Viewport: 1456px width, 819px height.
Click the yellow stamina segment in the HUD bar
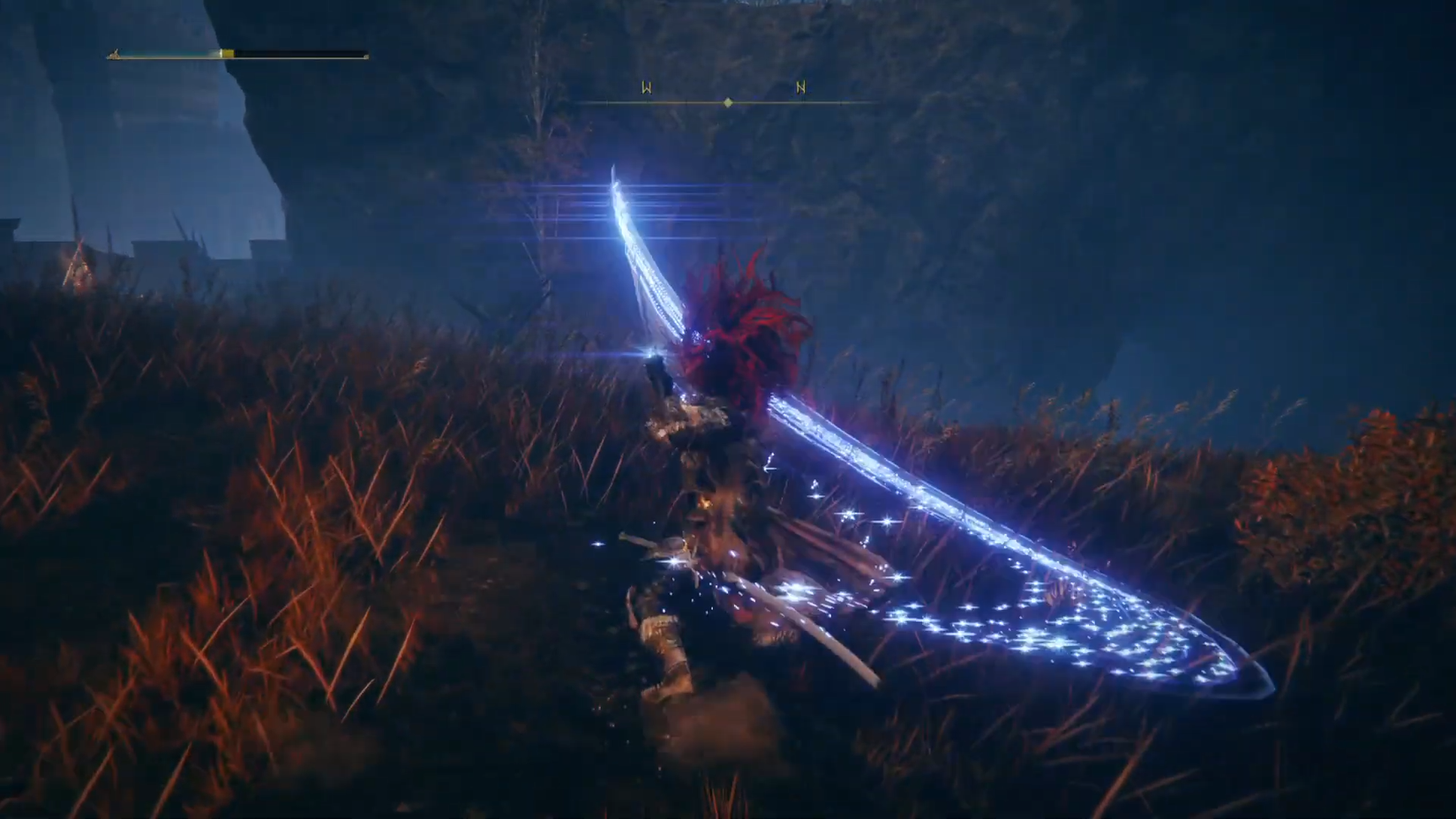[228, 53]
